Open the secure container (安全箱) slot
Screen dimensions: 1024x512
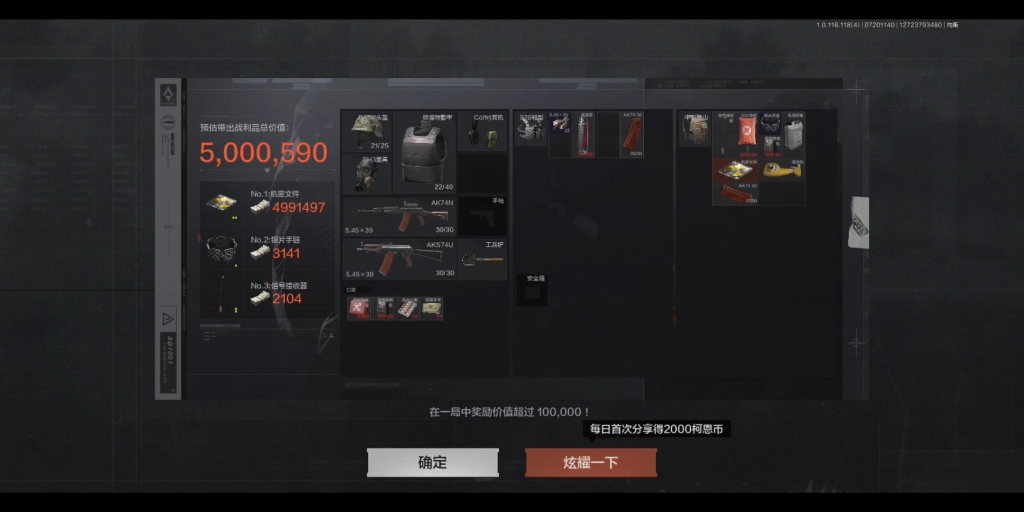531,290
